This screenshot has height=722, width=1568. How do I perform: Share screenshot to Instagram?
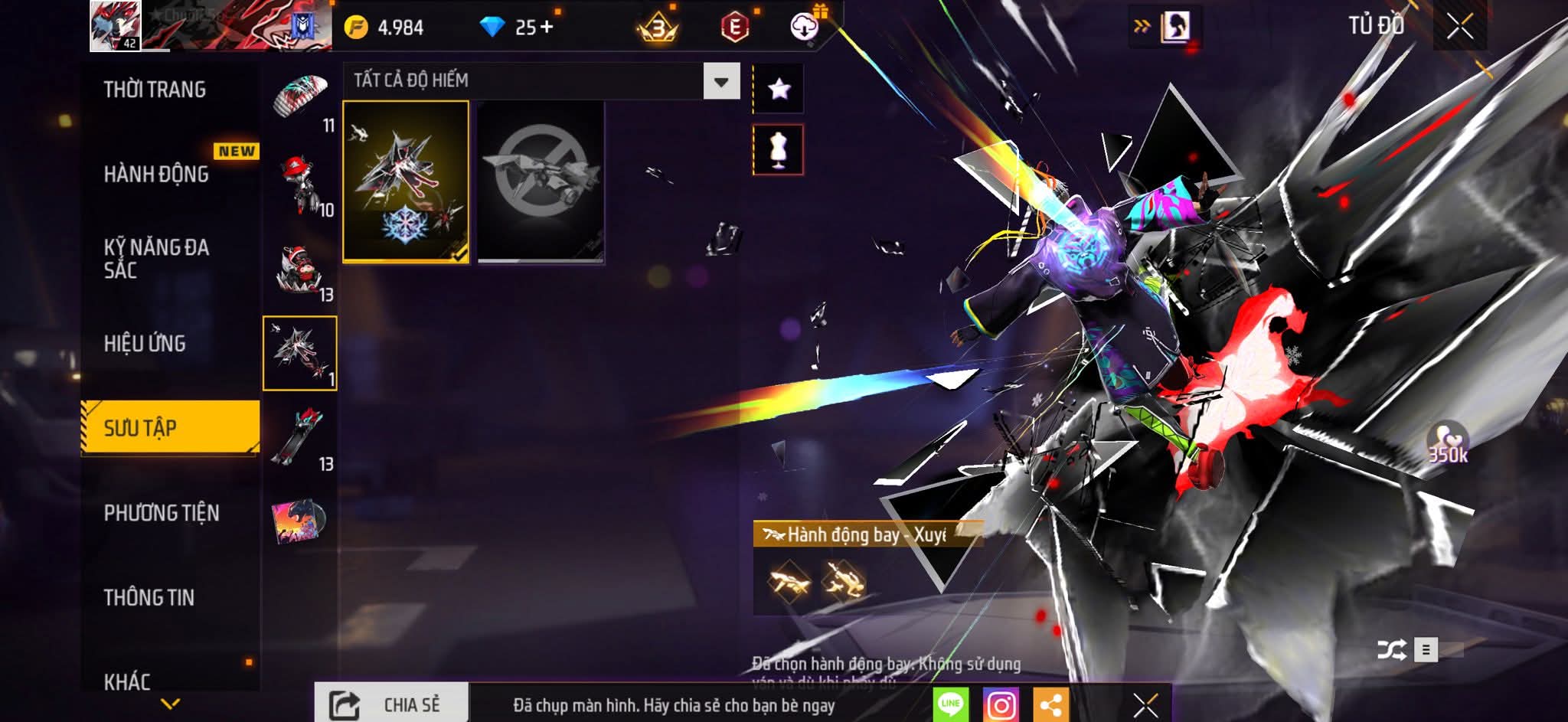click(x=1001, y=704)
